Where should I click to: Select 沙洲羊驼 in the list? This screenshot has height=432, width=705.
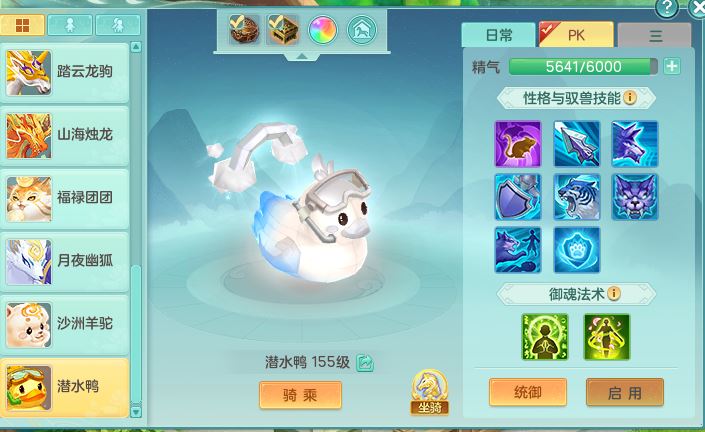(66, 324)
